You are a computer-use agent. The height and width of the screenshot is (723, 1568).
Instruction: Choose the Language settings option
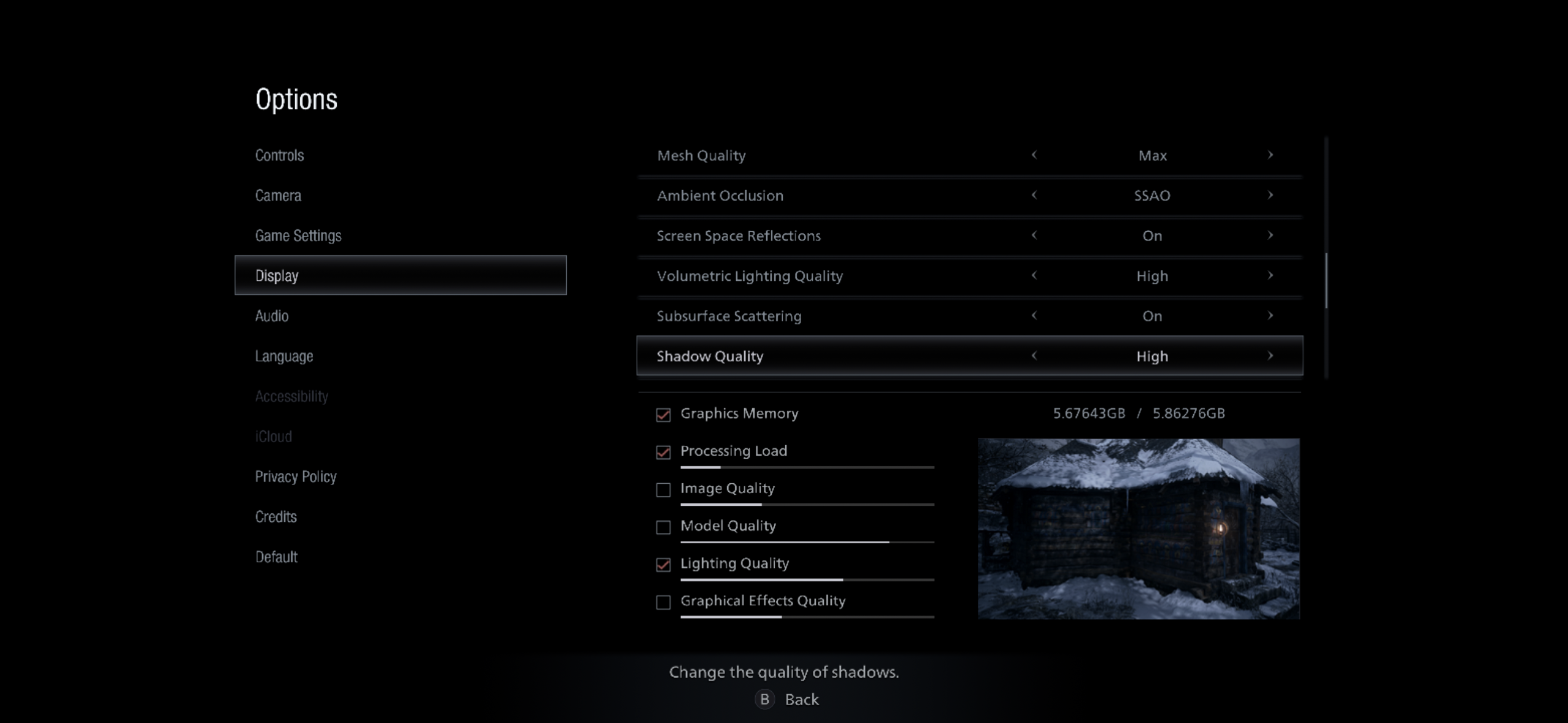pos(284,356)
